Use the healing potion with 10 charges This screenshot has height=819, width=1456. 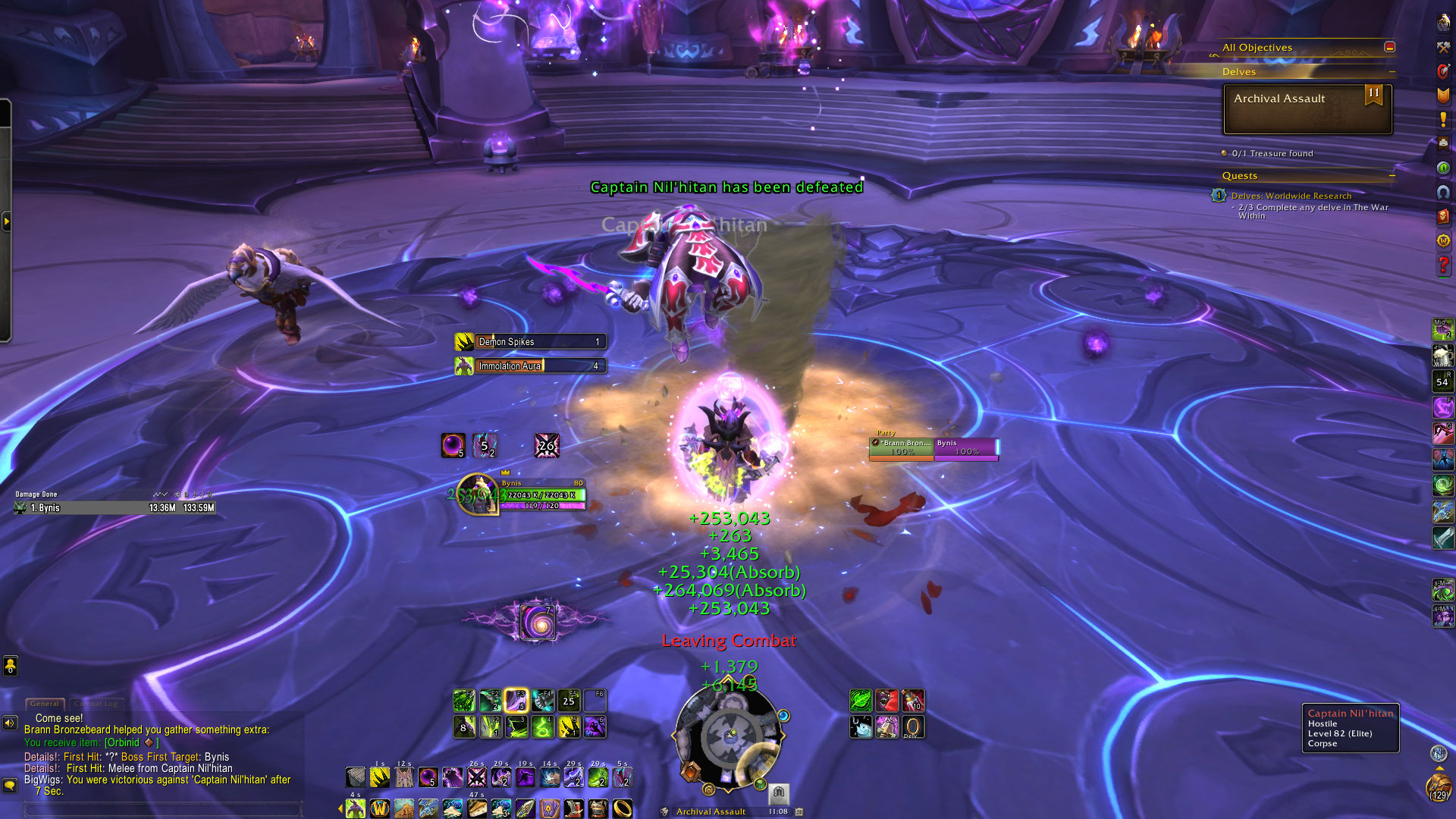click(x=912, y=701)
